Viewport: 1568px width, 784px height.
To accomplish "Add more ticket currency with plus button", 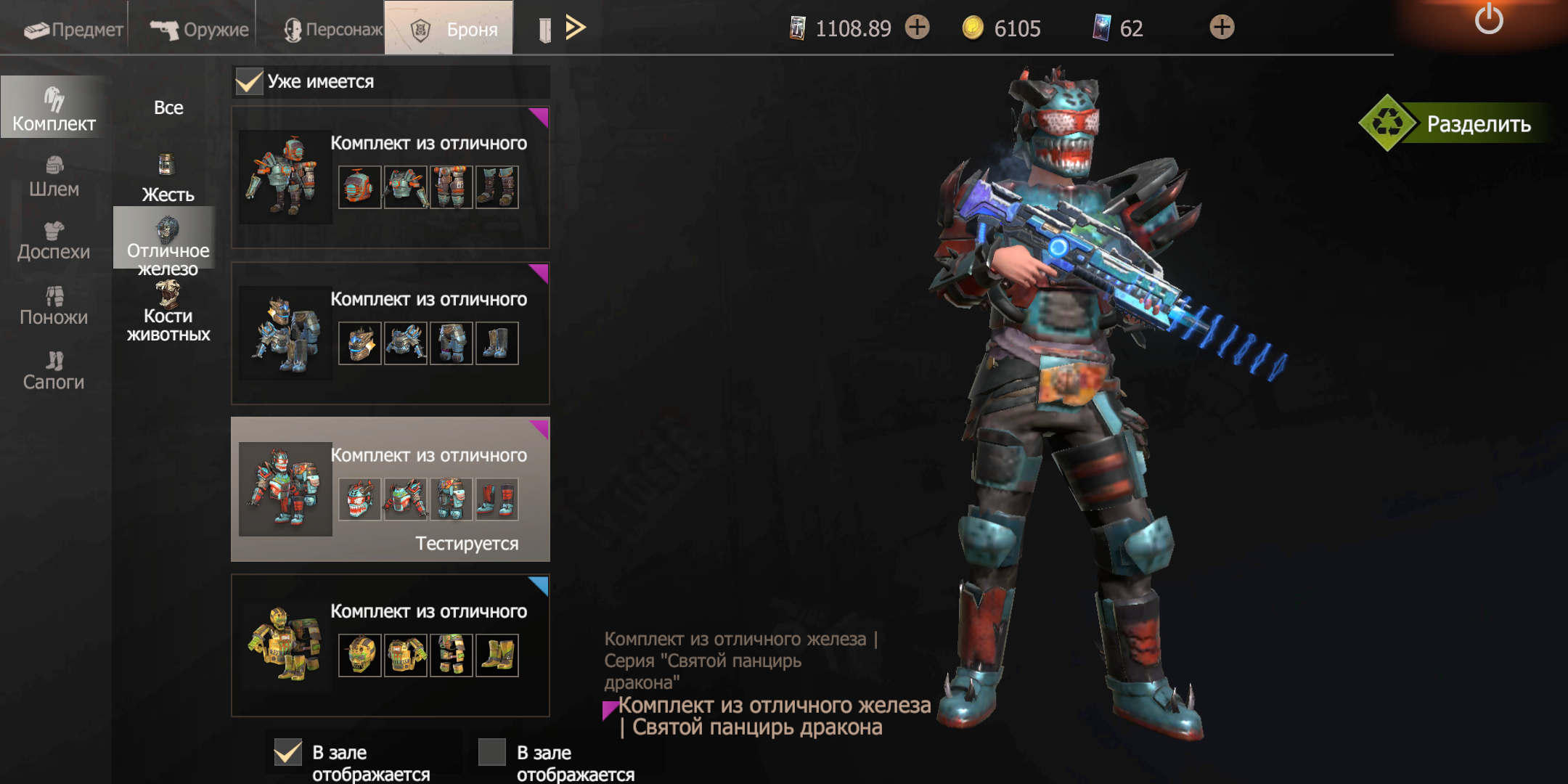I will (x=918, y=28).
